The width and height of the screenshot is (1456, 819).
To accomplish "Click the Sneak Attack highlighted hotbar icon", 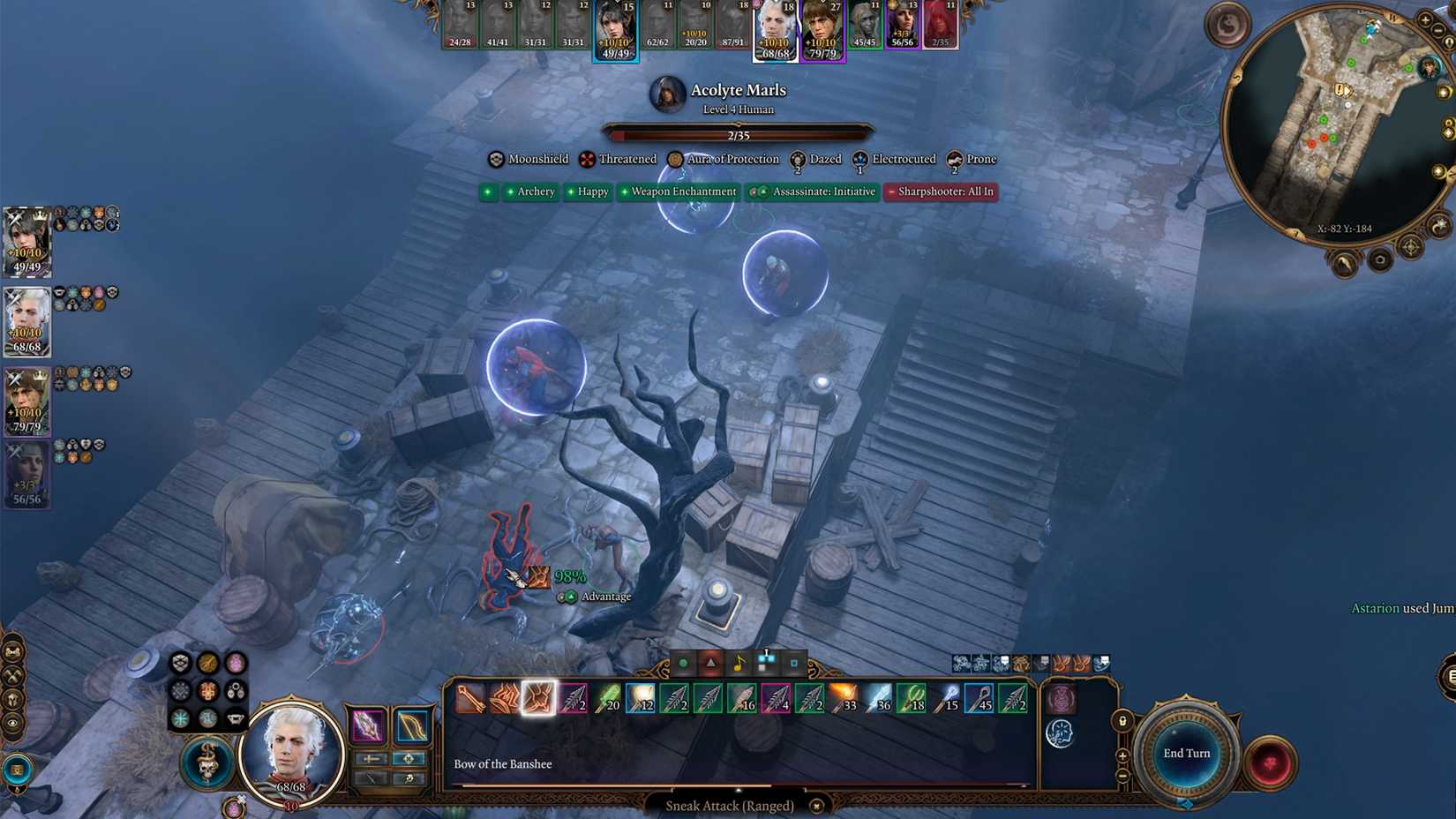I will (539, 700).
